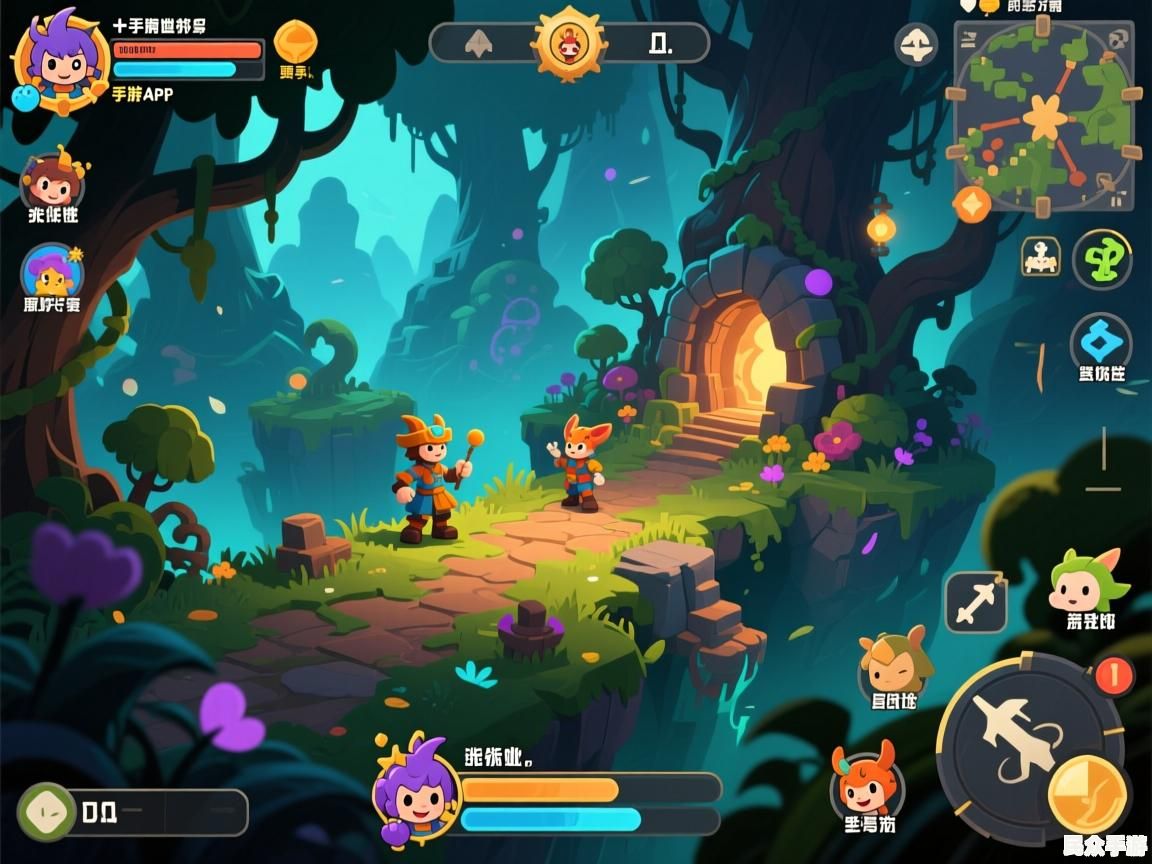This screenshot has width=1152, height=864.
Task: Activate the blue diamond skill button
Action: pyautogui.click(x=1101, y=343)
